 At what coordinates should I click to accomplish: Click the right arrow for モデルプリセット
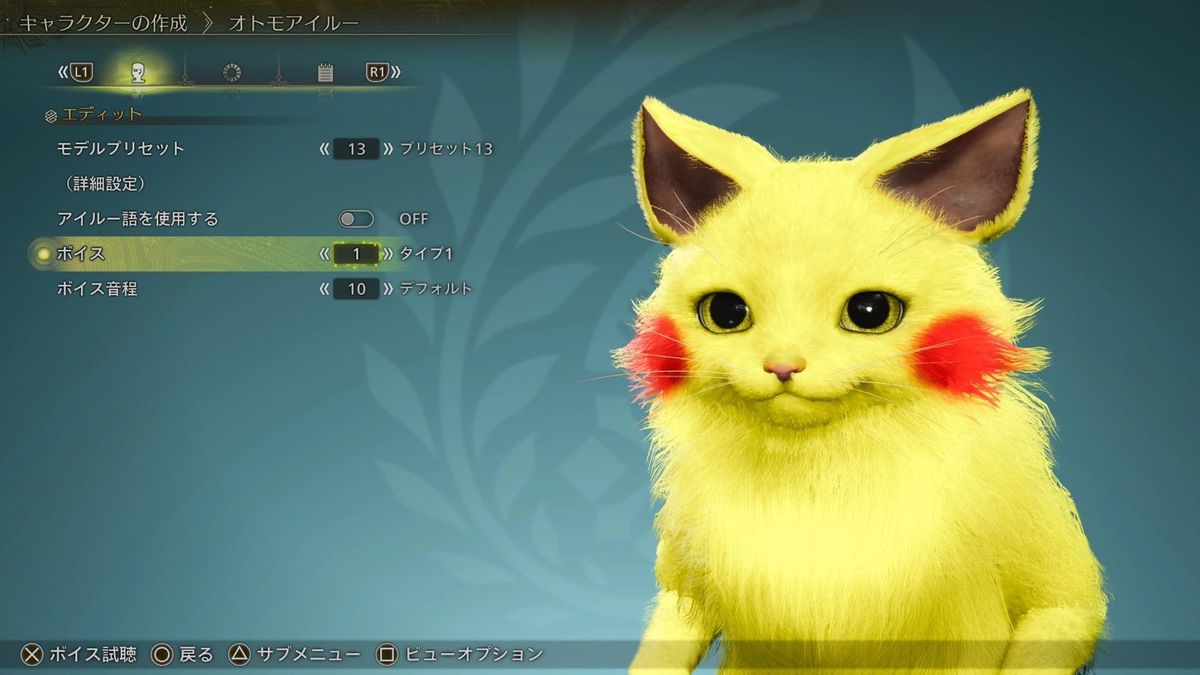pyautogui.click(x=388, y=149)
